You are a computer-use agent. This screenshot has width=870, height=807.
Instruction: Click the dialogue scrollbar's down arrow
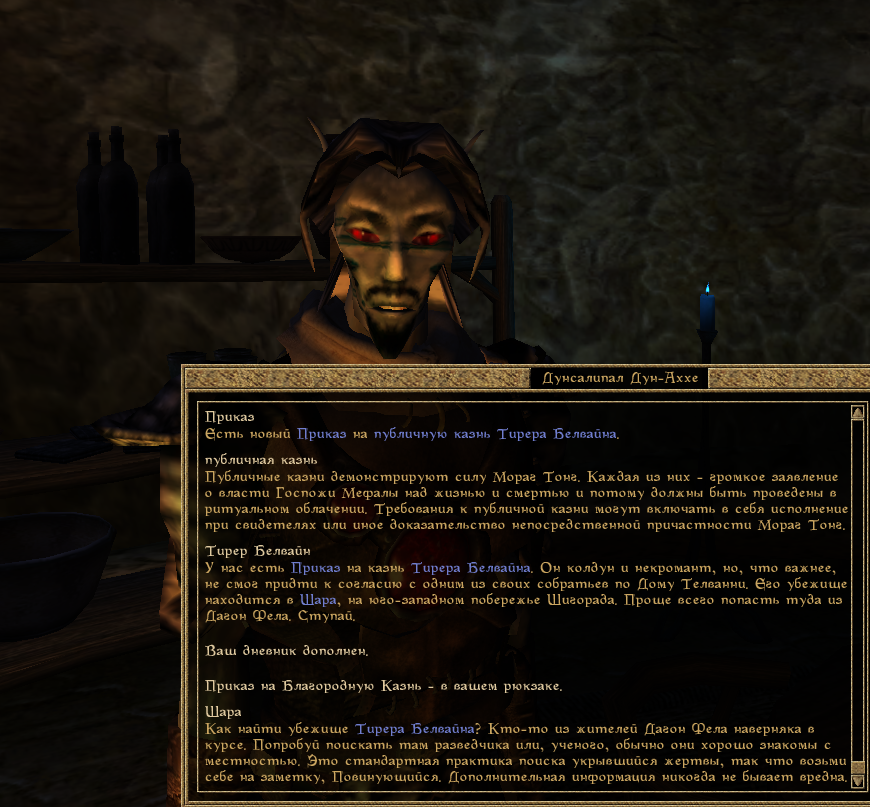click(857, 781)
